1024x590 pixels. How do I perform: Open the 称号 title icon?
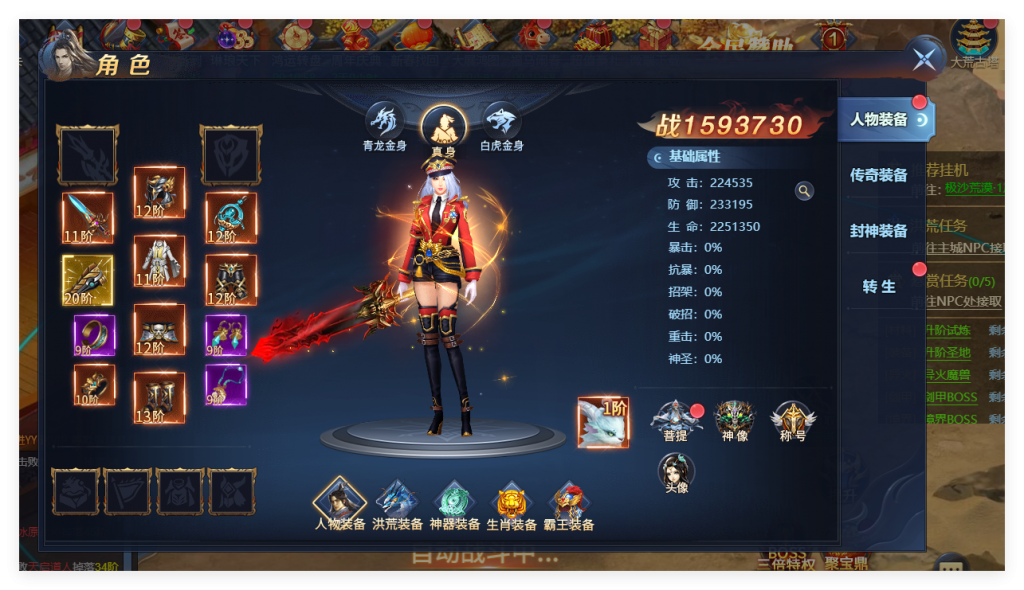(x=793, y=418)
